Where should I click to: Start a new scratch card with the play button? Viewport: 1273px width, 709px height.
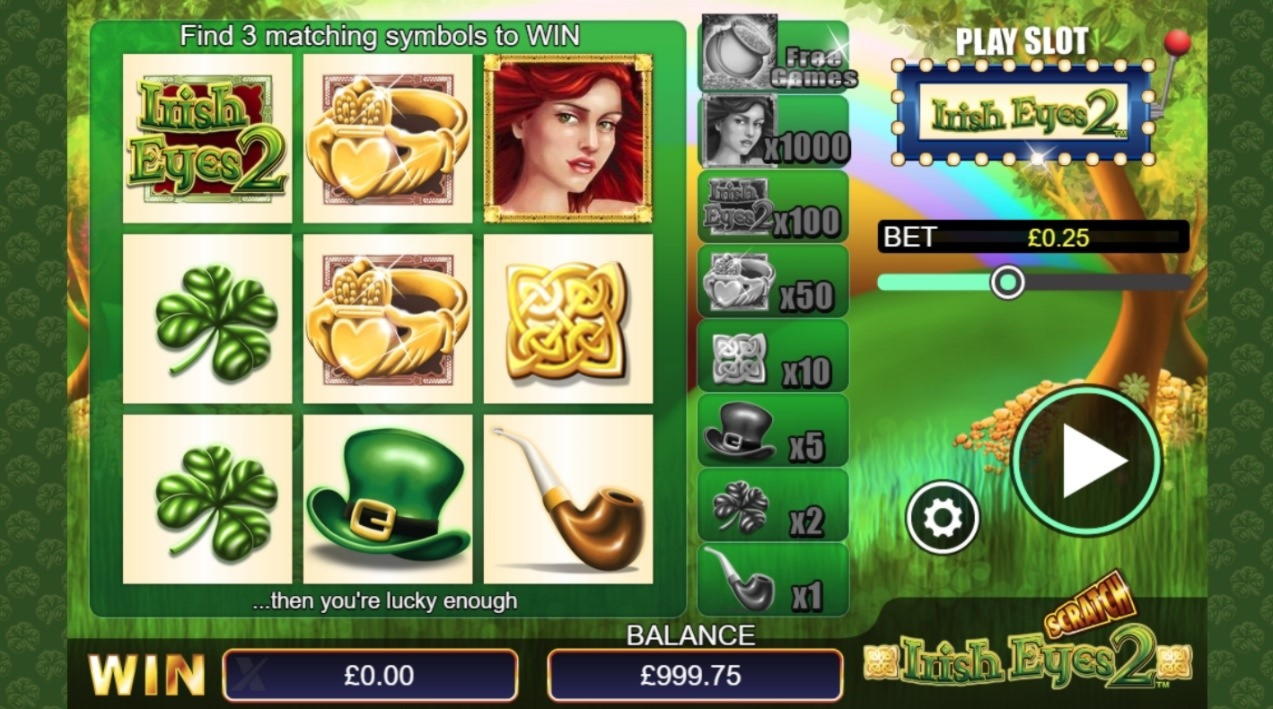click(x=1087, y=460)
